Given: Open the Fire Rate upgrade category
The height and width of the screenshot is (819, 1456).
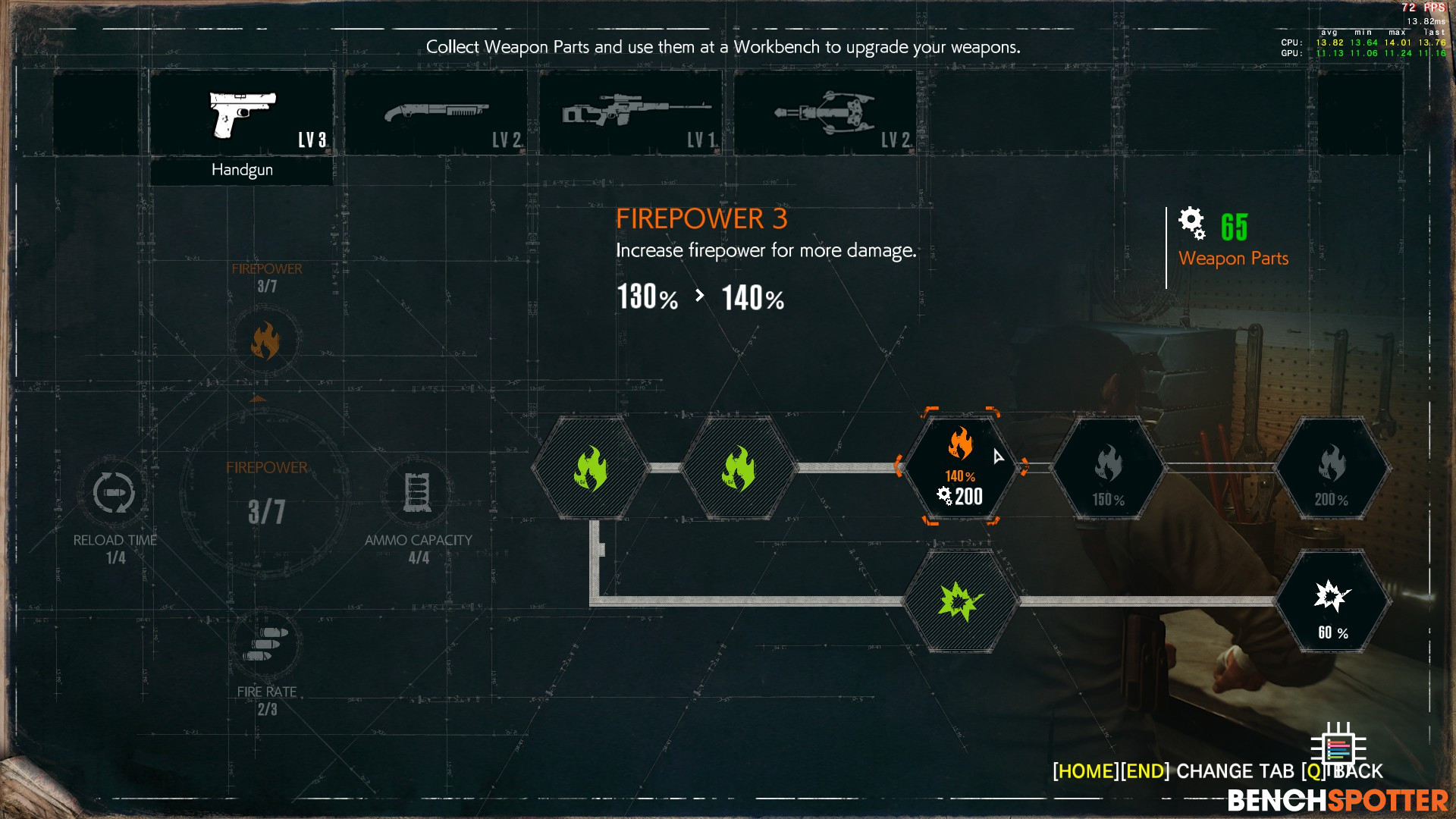Looking at the screenshot, I should pyautogui.click(x=266, y=644).
